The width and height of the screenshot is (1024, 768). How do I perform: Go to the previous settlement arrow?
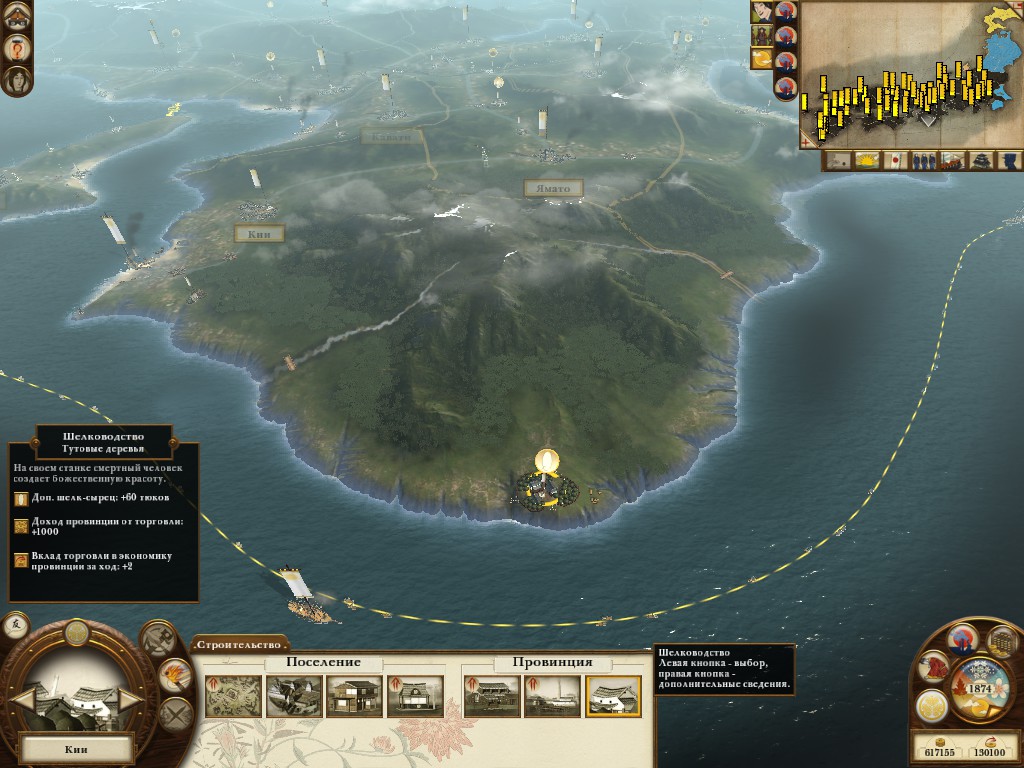click(24, 698)
